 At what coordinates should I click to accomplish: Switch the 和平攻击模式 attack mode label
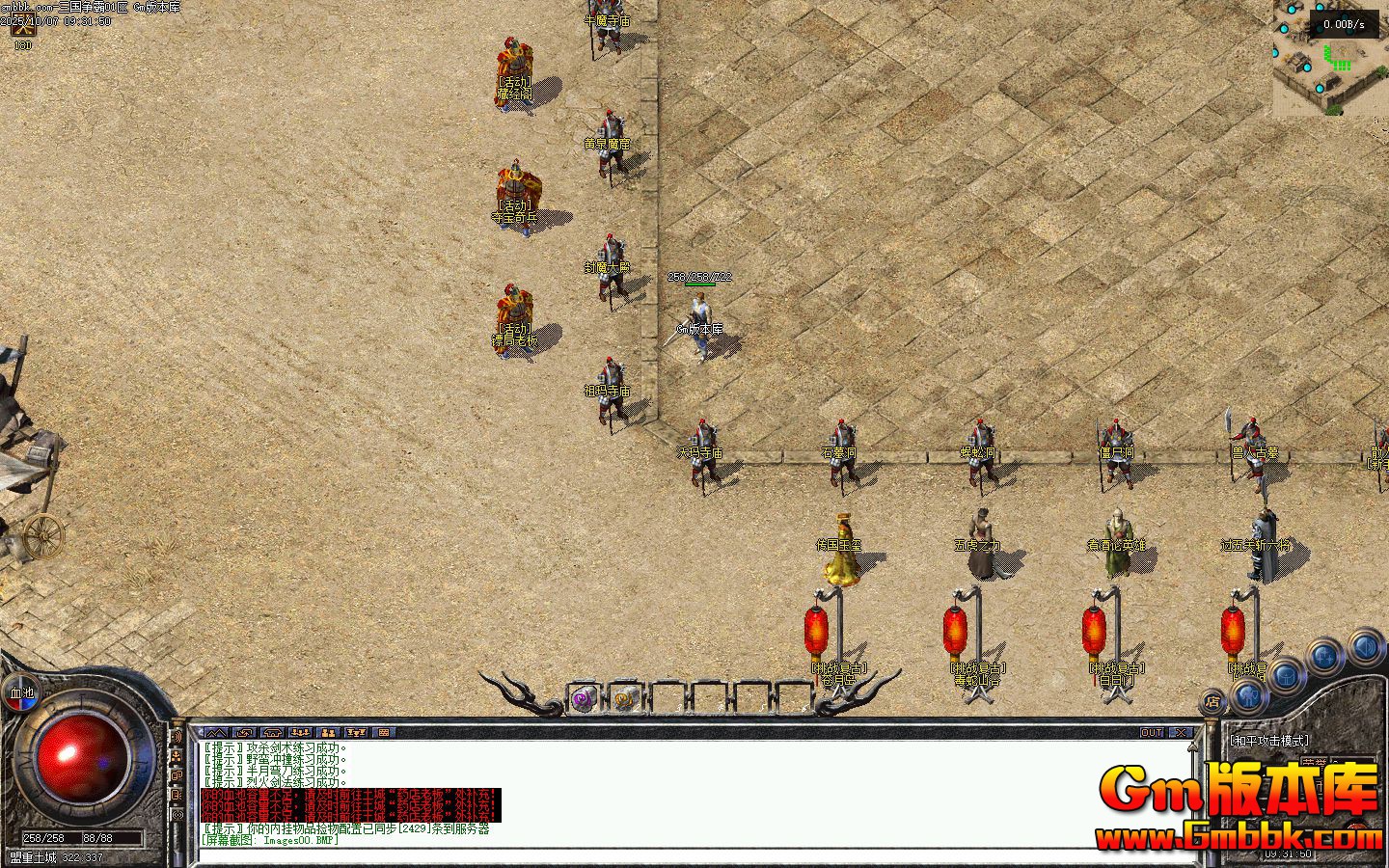(x=1269, y=741)
